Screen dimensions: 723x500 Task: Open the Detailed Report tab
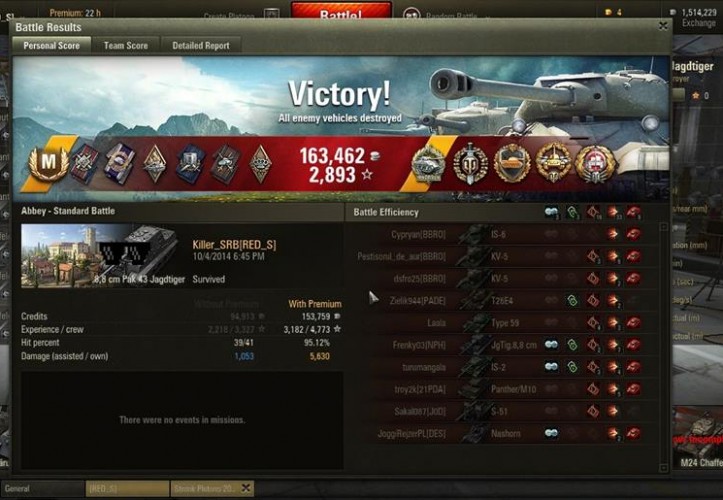click(200, 45)
